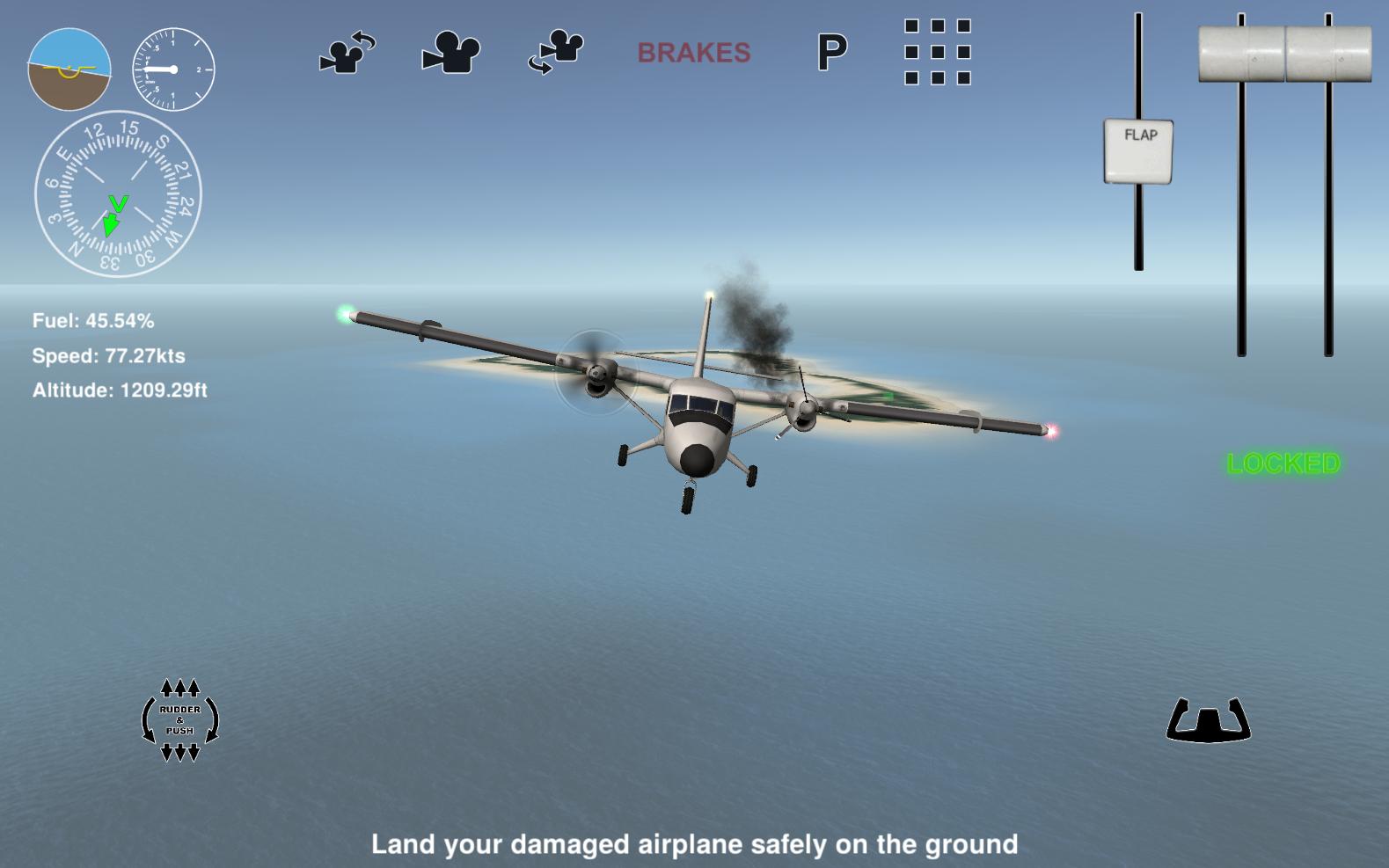Click the Fuel percentage readout

tap(92, 321)
